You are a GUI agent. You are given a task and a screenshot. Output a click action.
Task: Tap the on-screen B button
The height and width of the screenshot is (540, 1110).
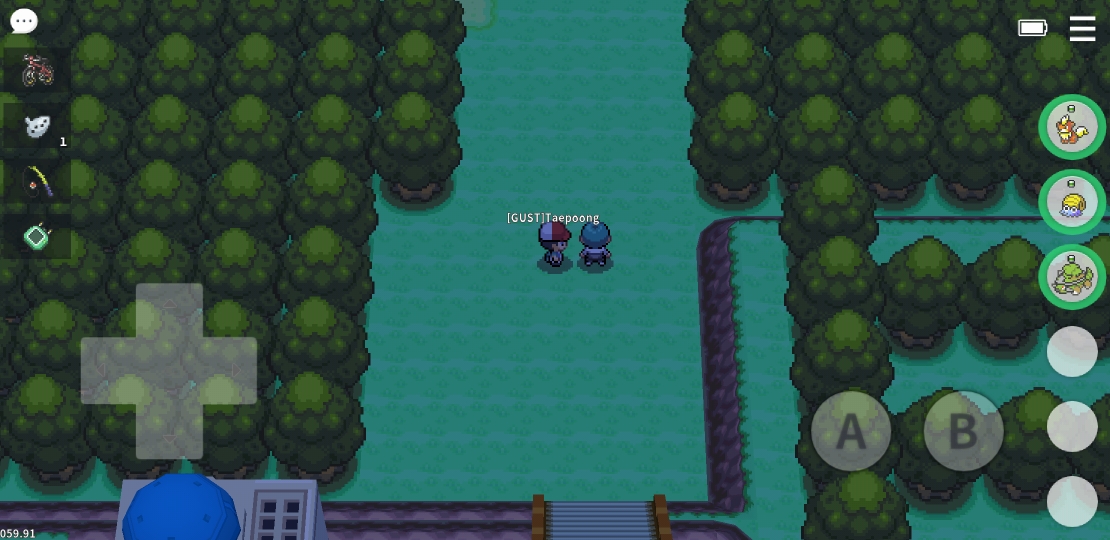pyautogui.click(x=963, y=431)
